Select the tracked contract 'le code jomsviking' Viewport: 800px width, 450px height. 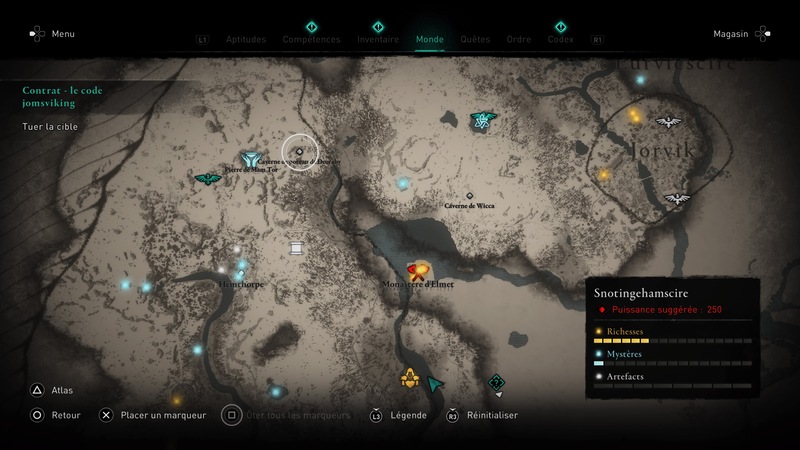[x=63, y=96]
